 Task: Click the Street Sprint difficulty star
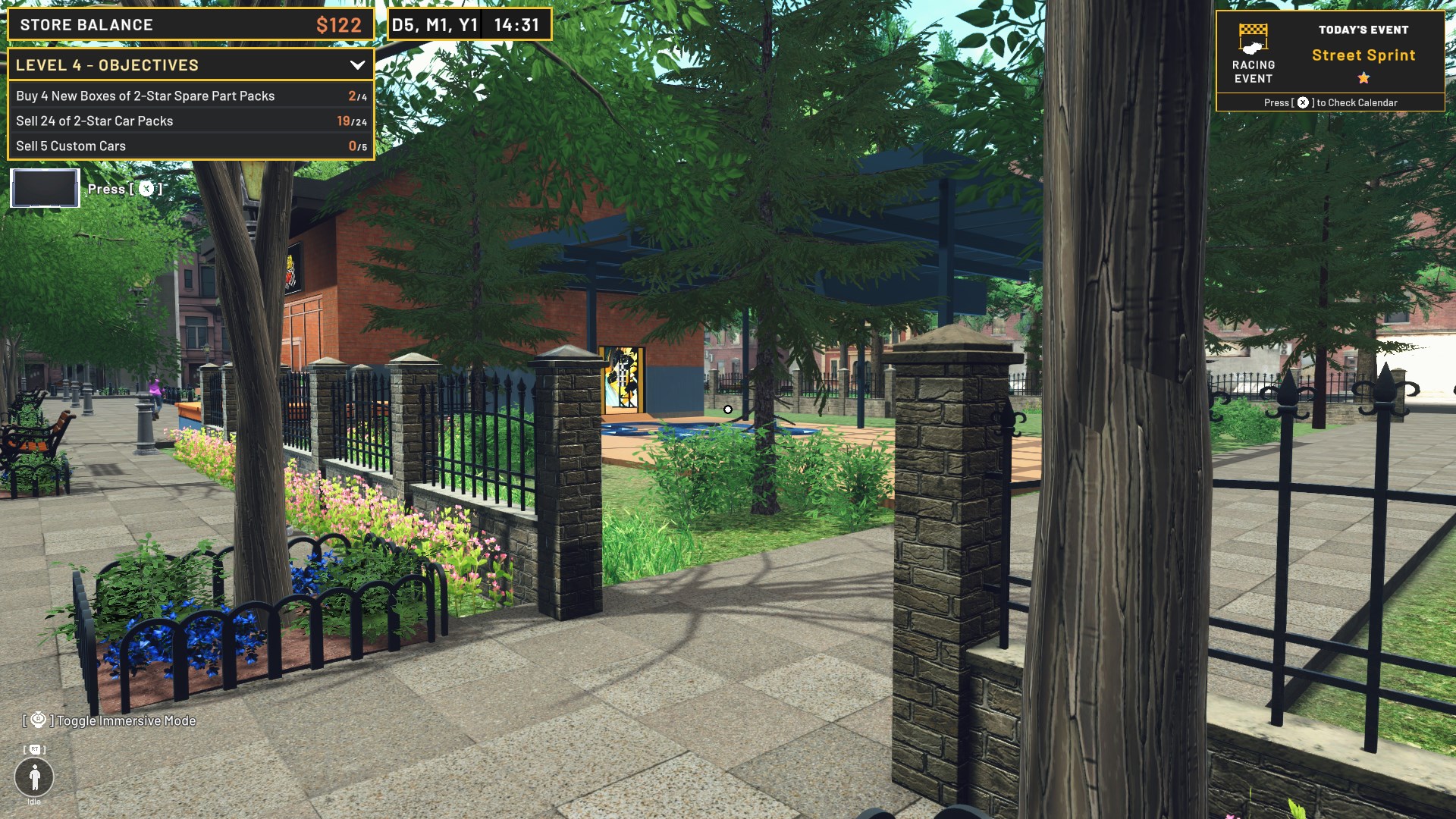point(1363,76)
